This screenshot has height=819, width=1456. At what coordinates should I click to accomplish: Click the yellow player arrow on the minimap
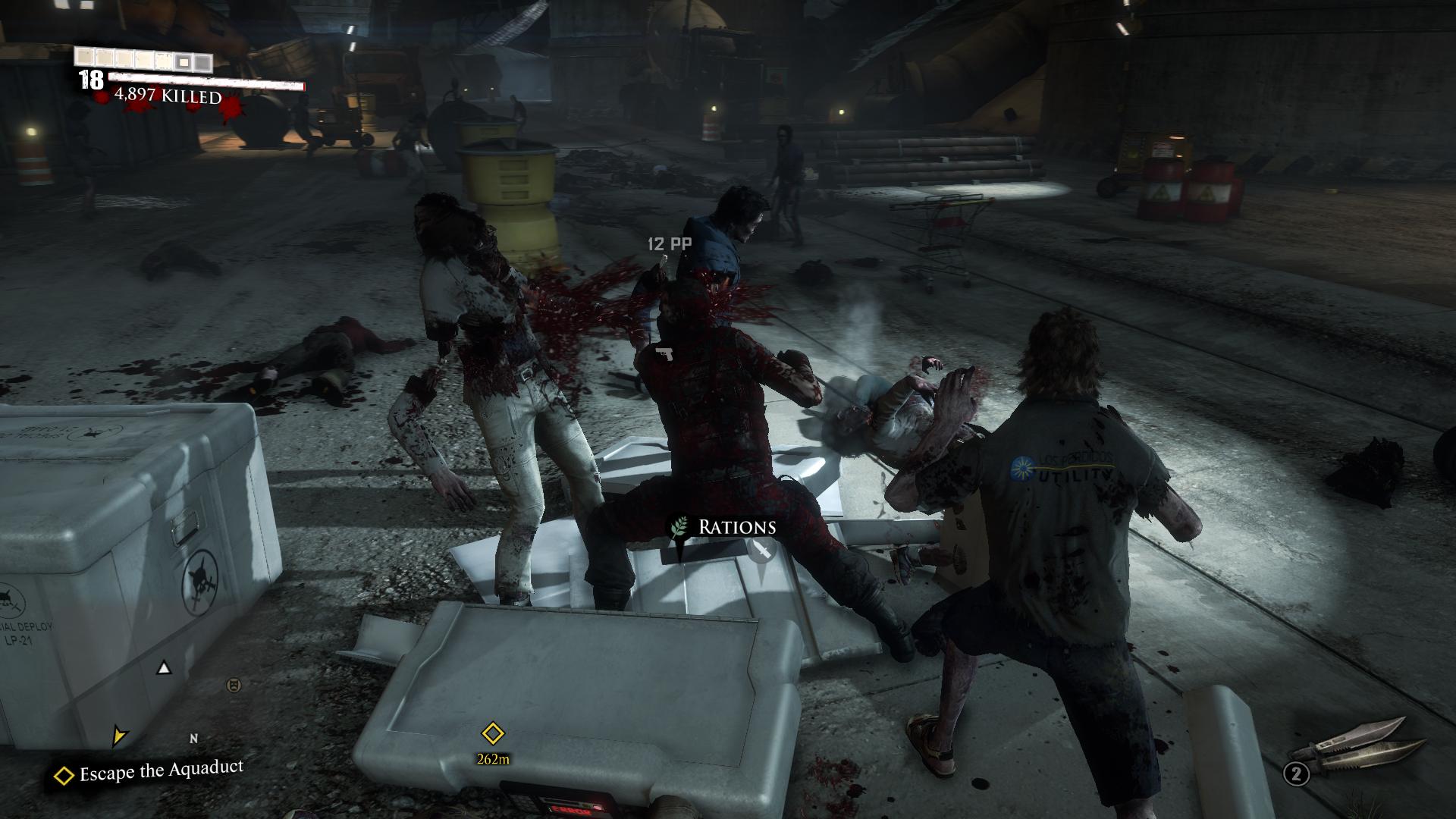119,734
